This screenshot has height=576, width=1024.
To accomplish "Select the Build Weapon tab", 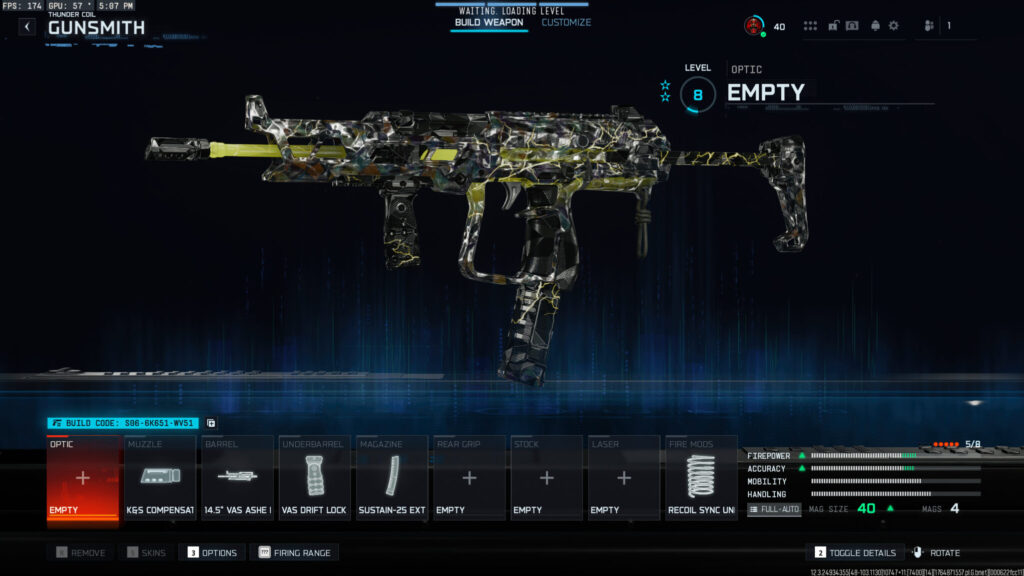I will pyautogui.click(x=489, y=22).
